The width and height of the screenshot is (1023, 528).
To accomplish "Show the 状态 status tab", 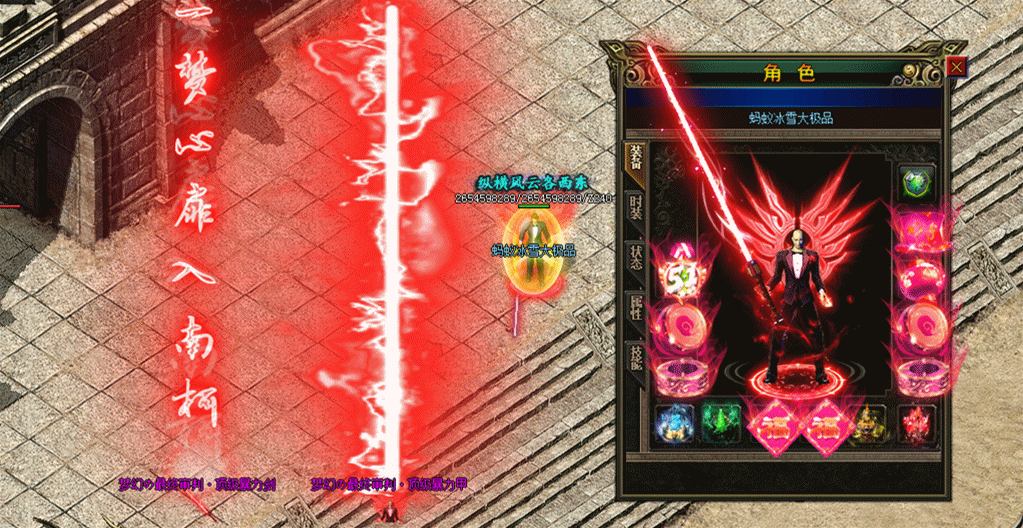I will pos(634,256).
